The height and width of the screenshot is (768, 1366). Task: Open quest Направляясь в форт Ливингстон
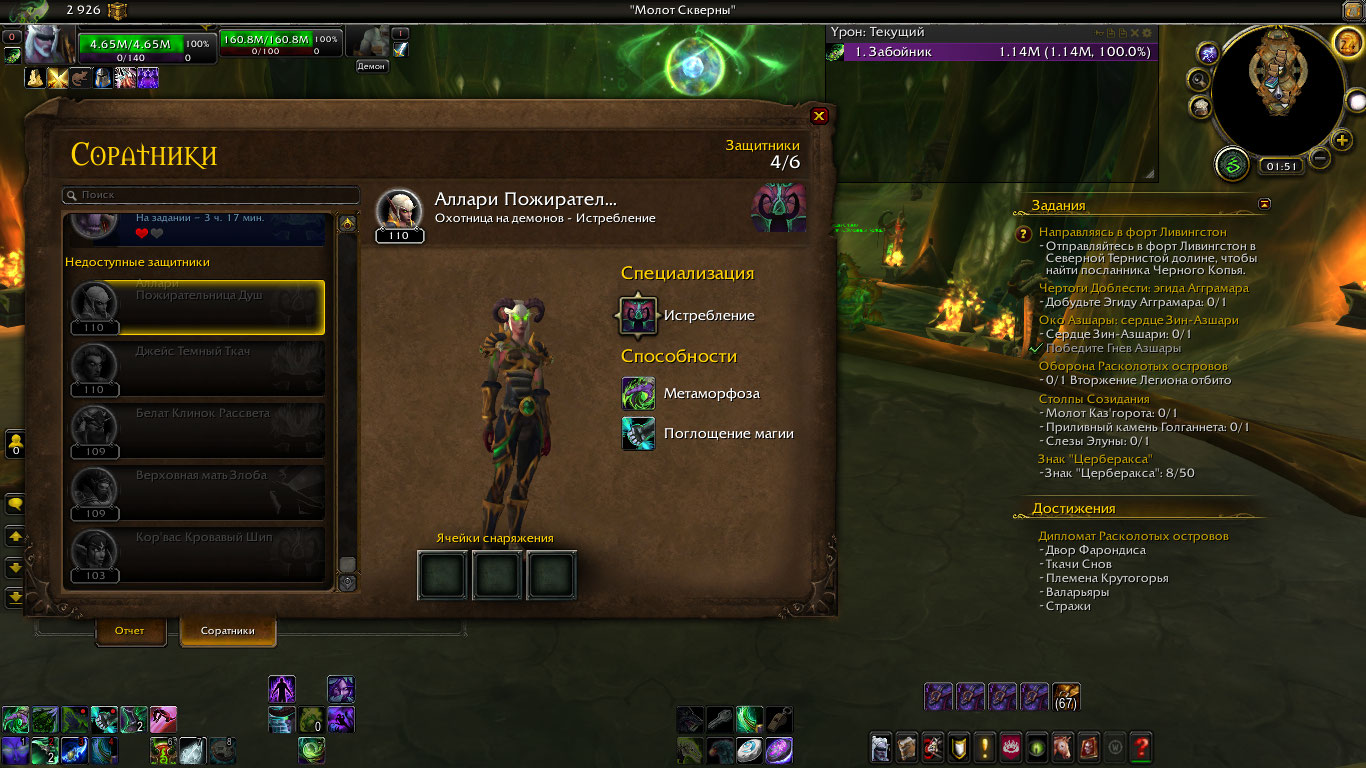pos(1132,232)
